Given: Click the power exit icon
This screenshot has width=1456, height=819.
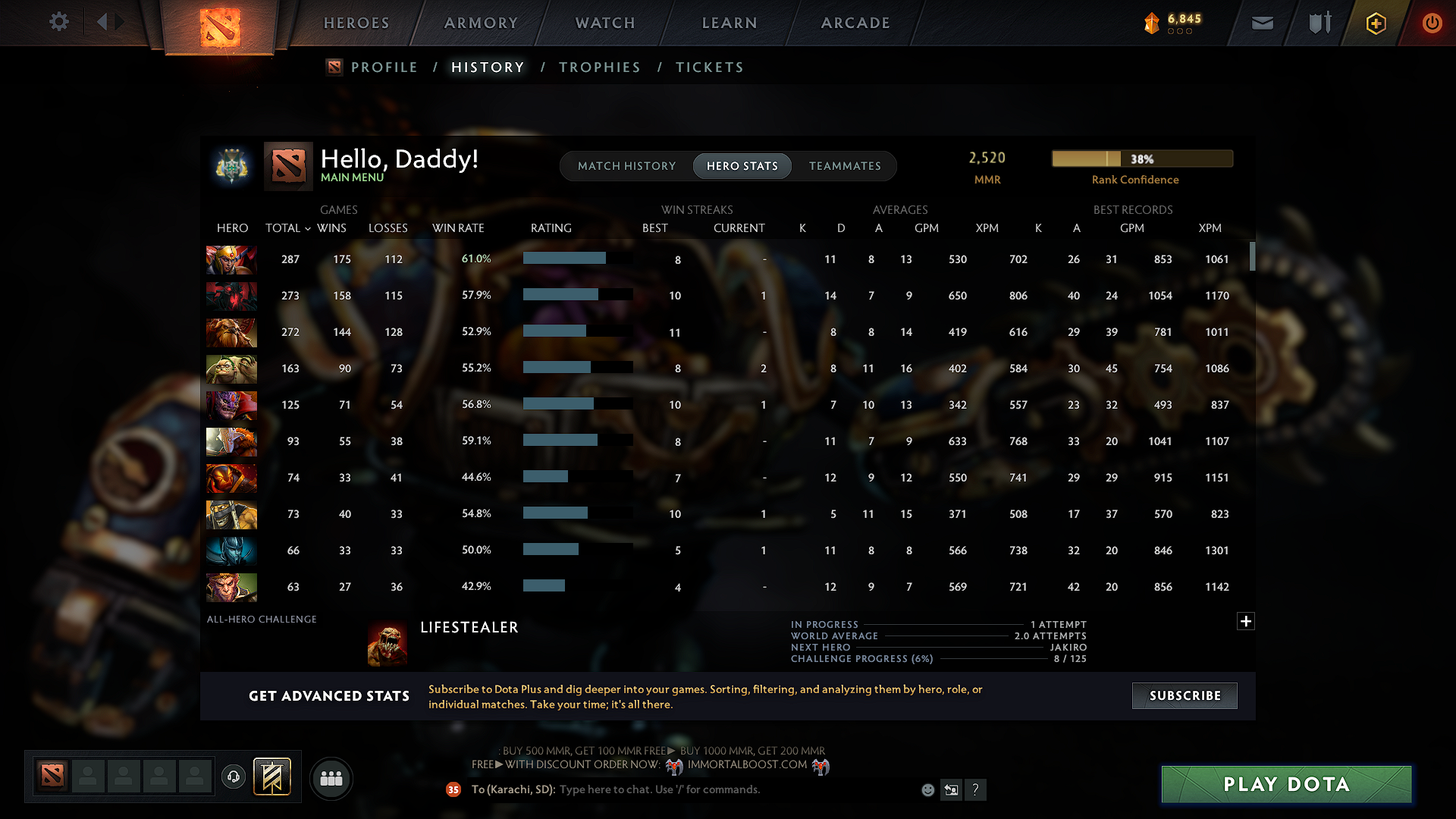Looking at the screenshot, I should click(x=1432, y=23).
